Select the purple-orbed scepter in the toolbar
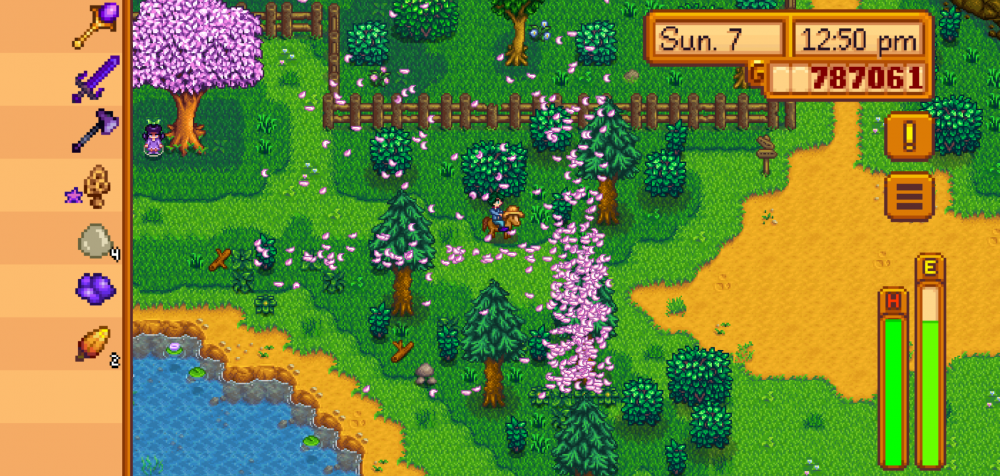Viewport: 1000px width, 476px height. tap(96, 25)
